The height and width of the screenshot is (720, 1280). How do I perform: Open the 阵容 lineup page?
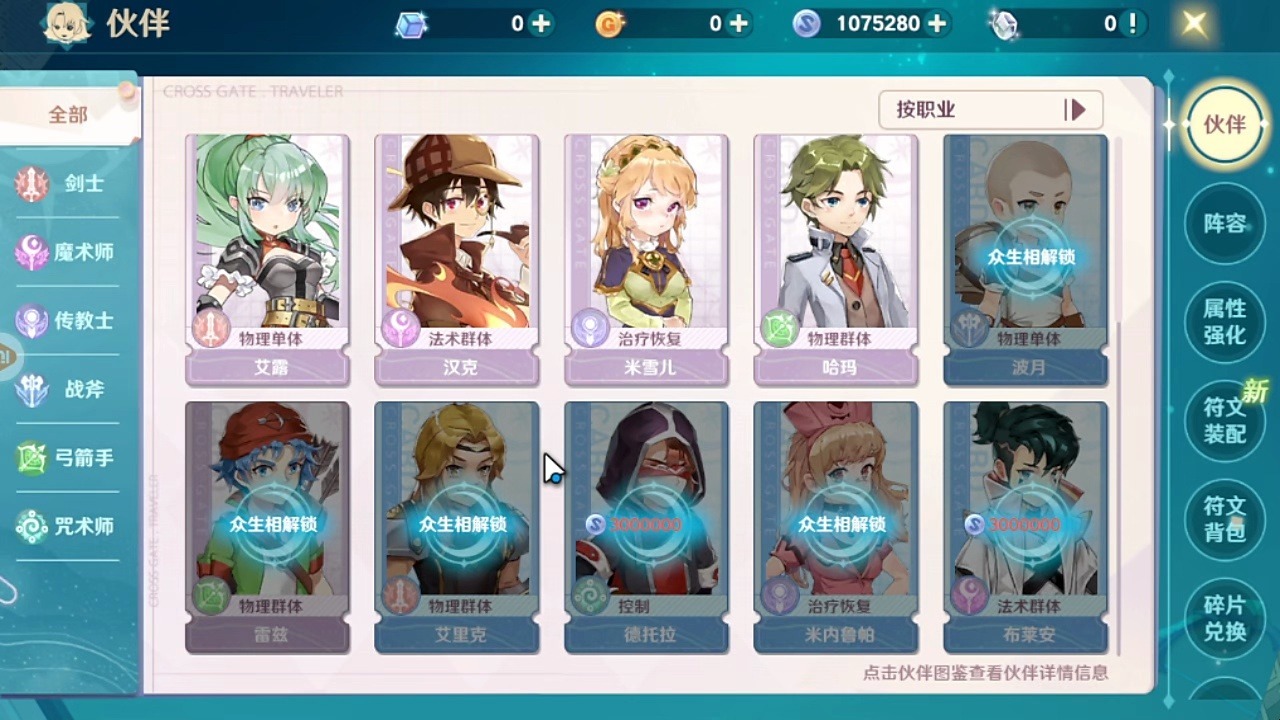click(1224, 224)
